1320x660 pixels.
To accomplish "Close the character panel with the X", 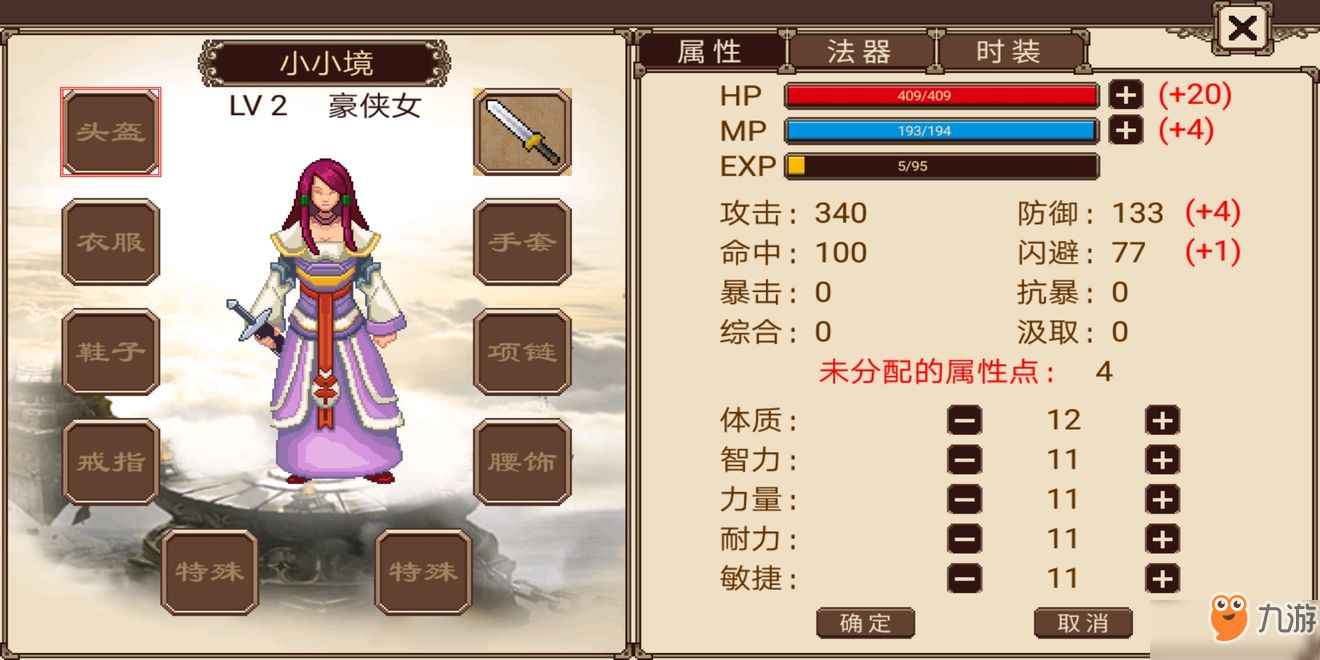I will pyautogui.click(x=1242, y=30).
